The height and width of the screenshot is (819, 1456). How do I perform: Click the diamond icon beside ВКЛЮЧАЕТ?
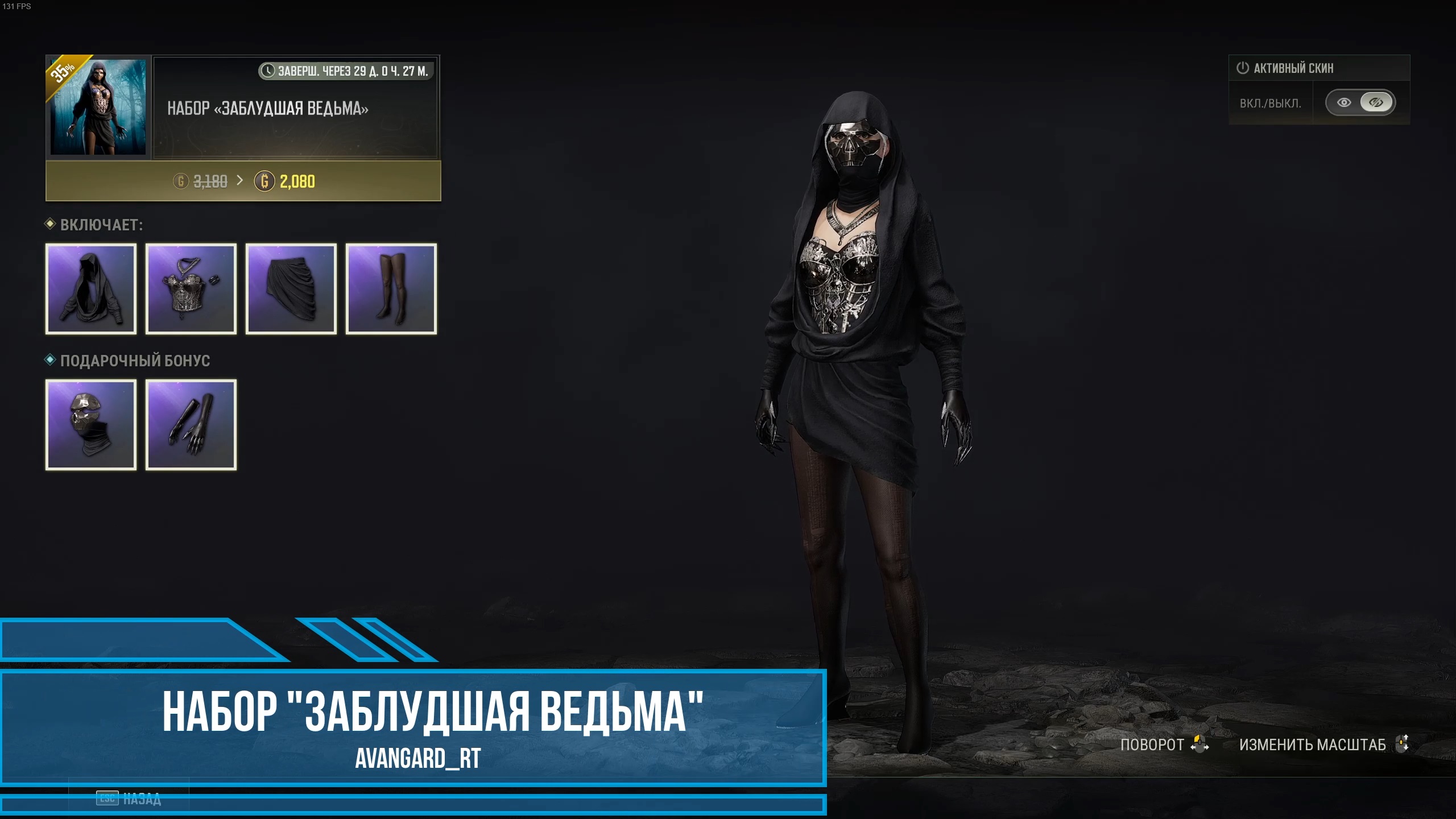pyautogui.click(x=51, y=225)
